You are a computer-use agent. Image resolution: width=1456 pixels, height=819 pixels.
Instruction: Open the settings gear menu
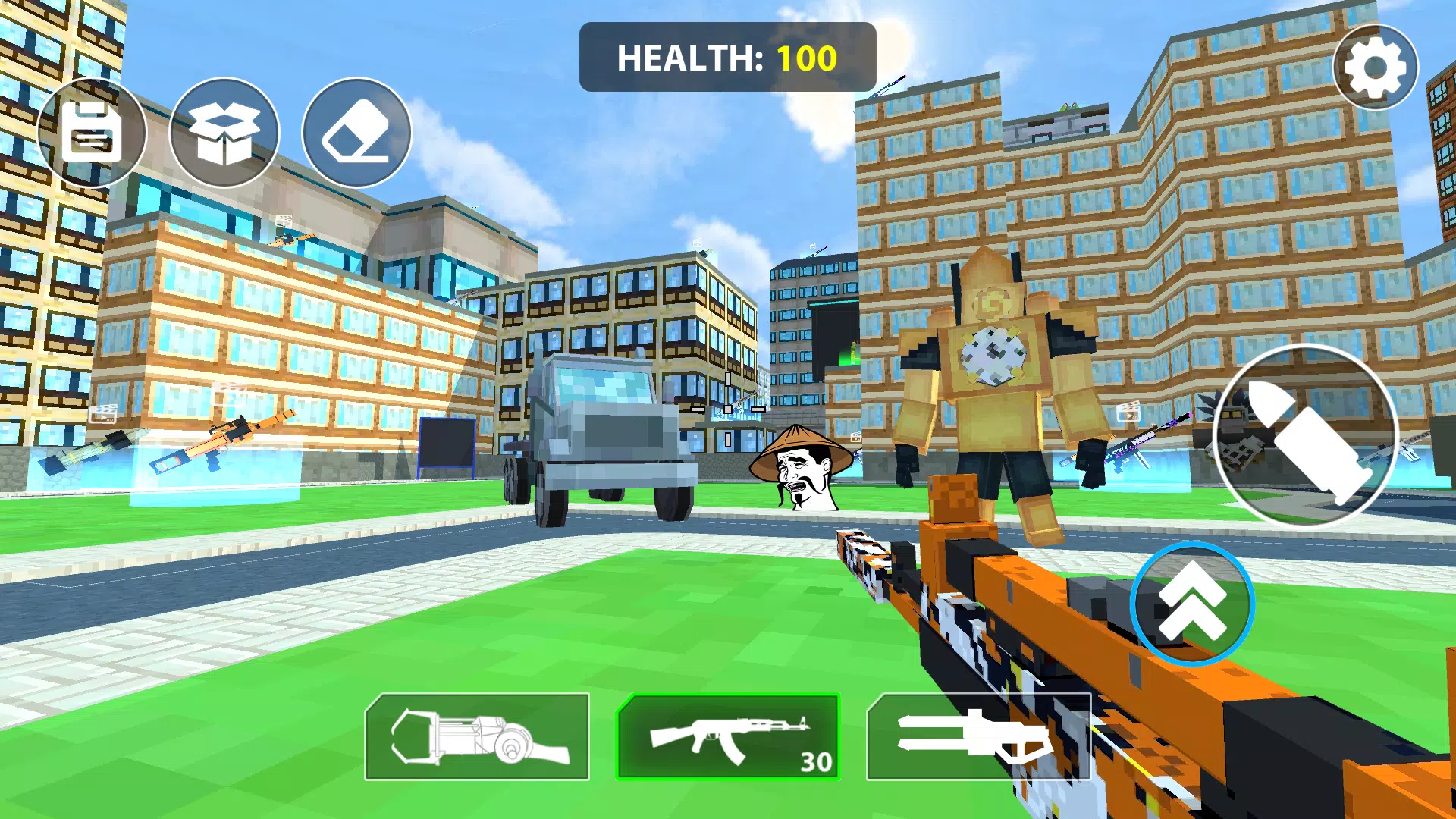[x=1375, y=67]
